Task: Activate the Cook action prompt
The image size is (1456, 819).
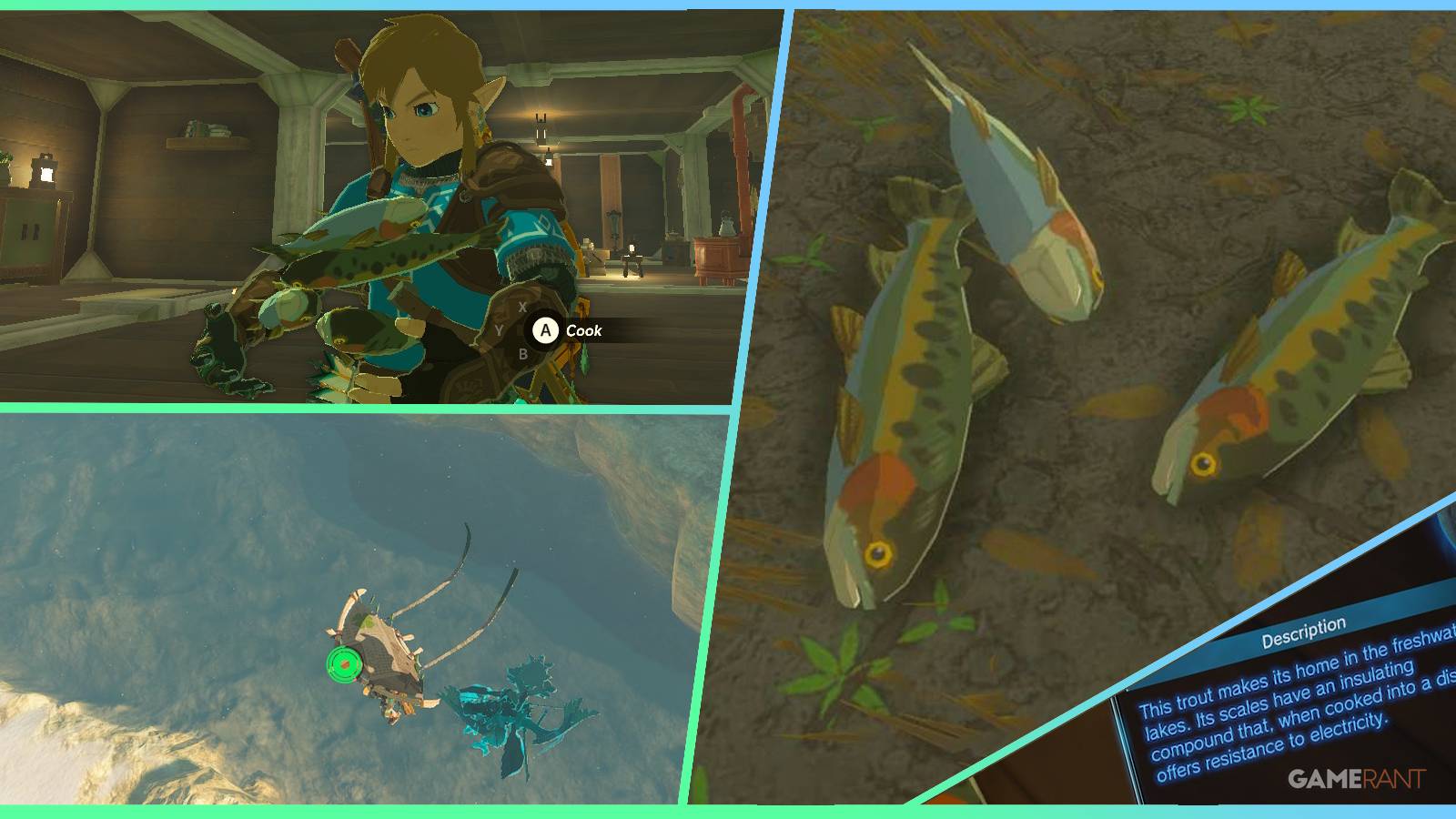Action: click(x=582, y=331)
